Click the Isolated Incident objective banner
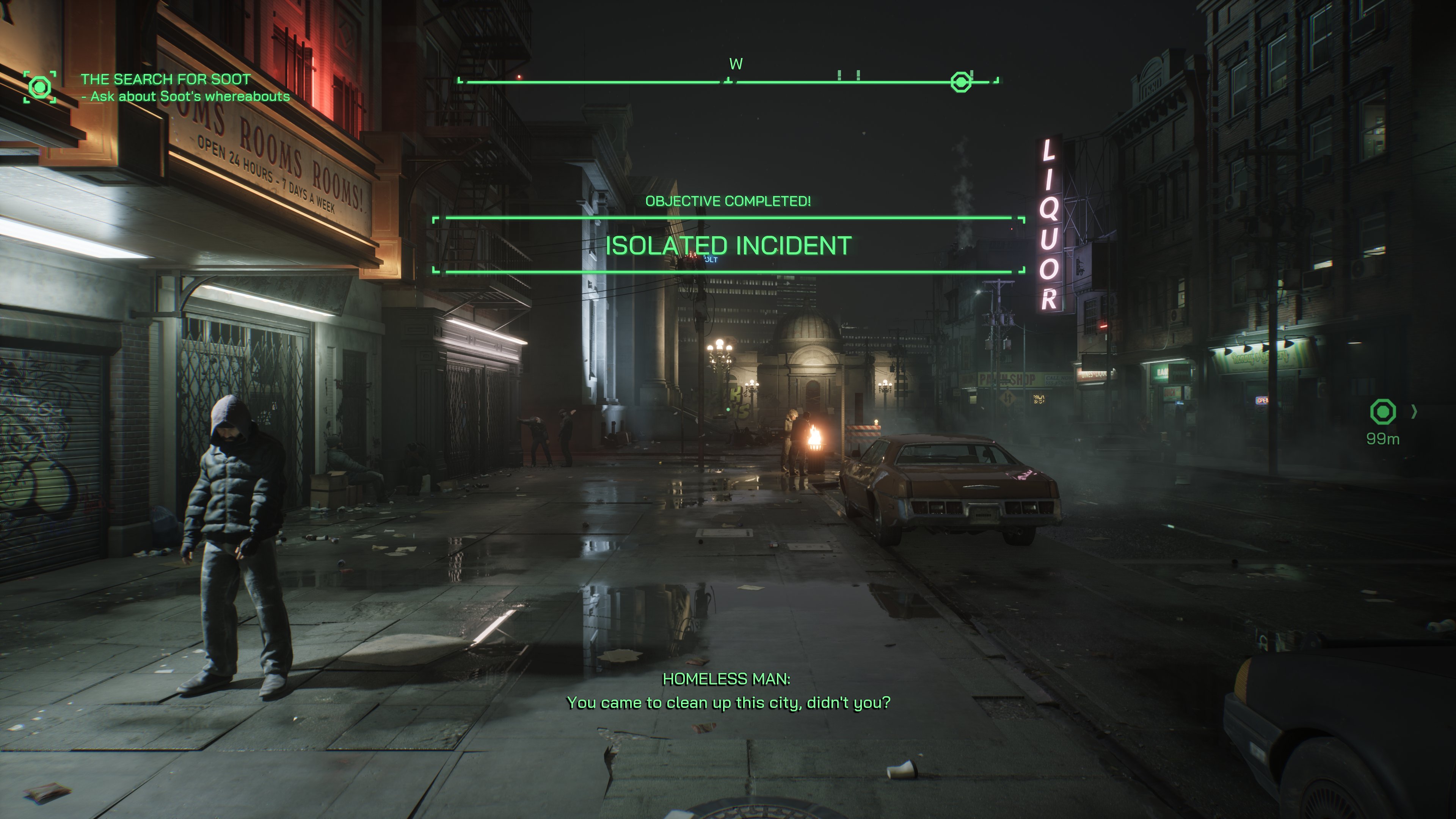The width and height of the screenshot is (1456, 819). tap(728, 245)
